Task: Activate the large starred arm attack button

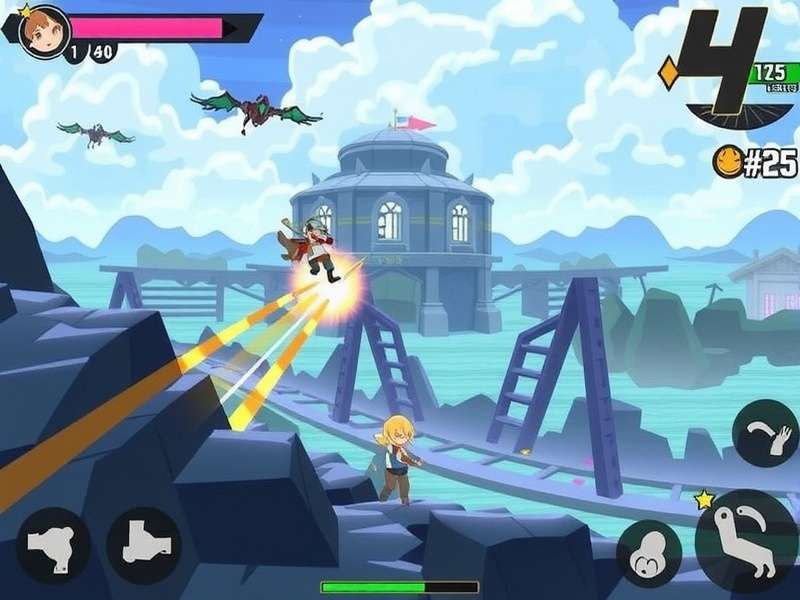Action: (x=746, y=541)
